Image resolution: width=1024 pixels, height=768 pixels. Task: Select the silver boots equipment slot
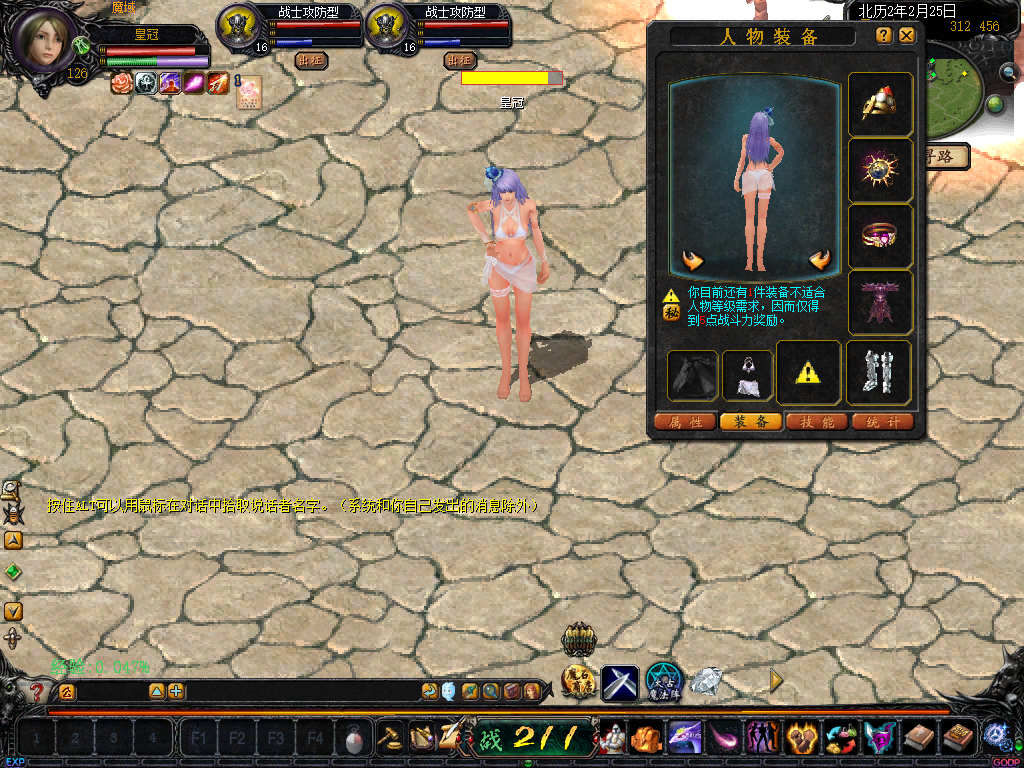tap(880, 372)
